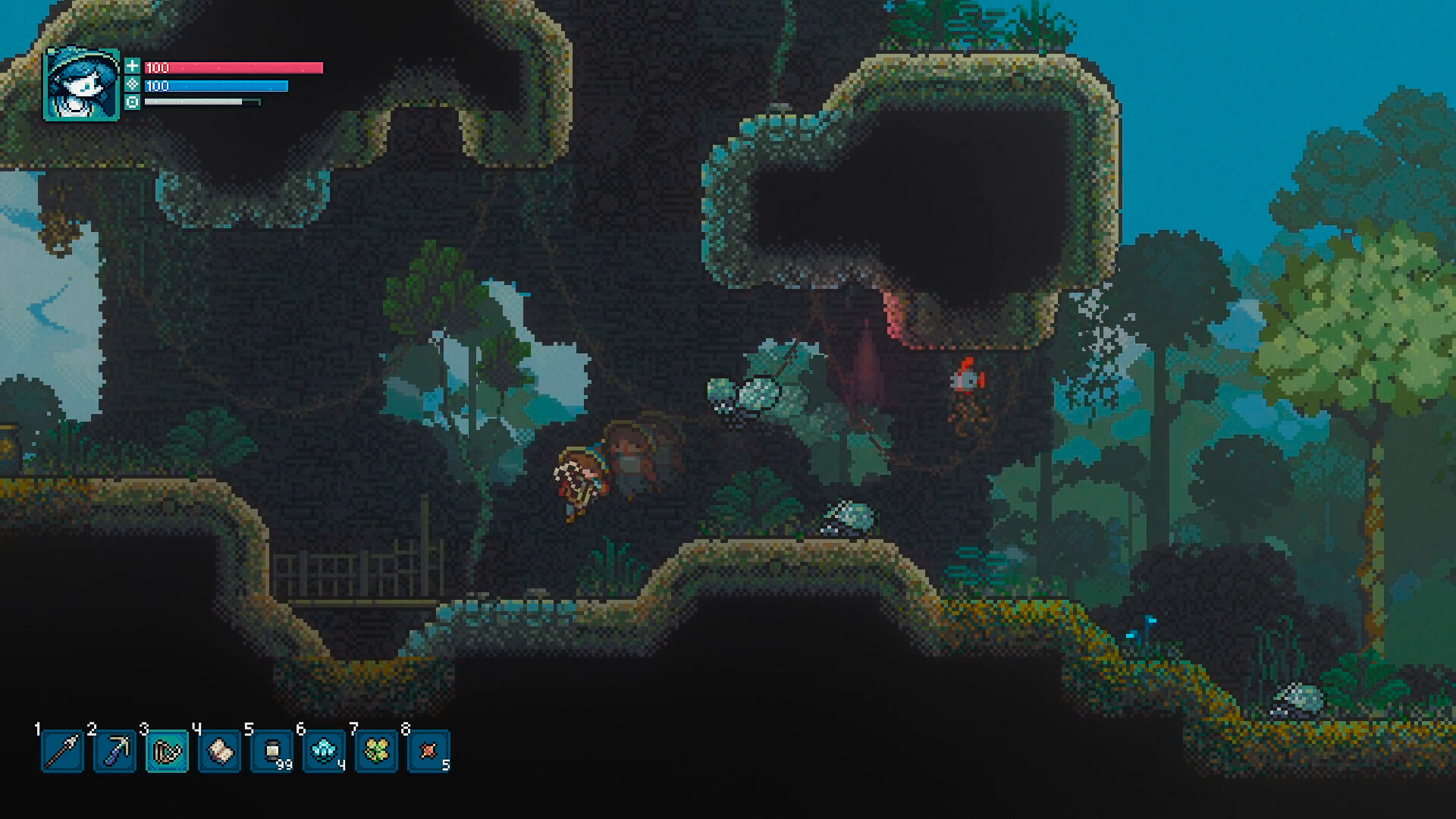Click the 99 stack count on the jar slot

pyautogui.click(x=284, y=766)
